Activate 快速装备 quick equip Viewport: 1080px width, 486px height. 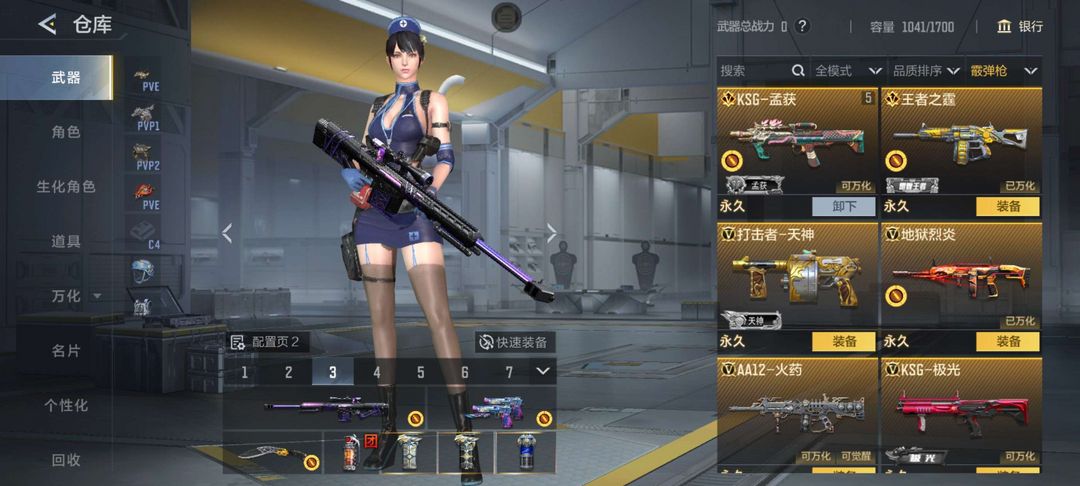513,342
